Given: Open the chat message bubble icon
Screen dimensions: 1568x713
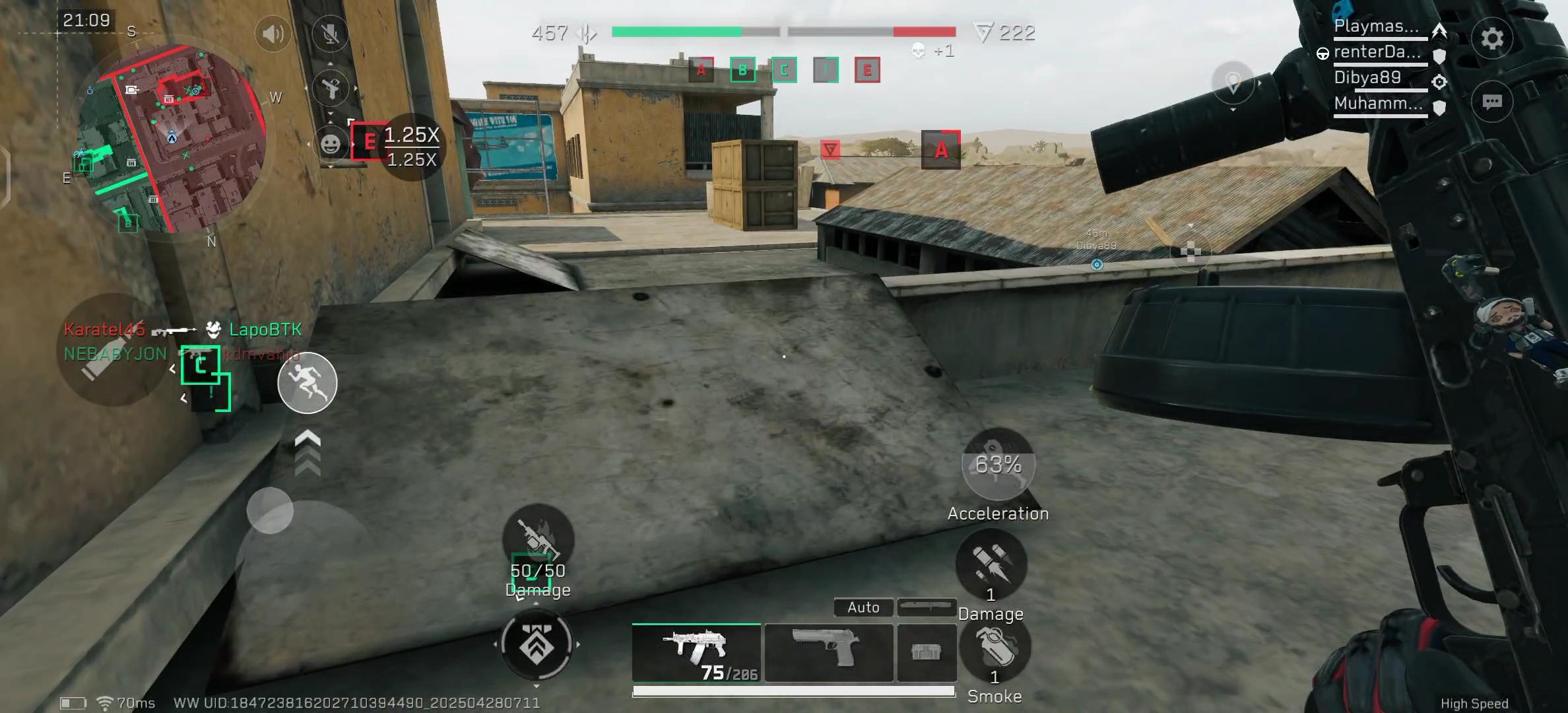Looking at the screenshot, I should coord(1493,100).
